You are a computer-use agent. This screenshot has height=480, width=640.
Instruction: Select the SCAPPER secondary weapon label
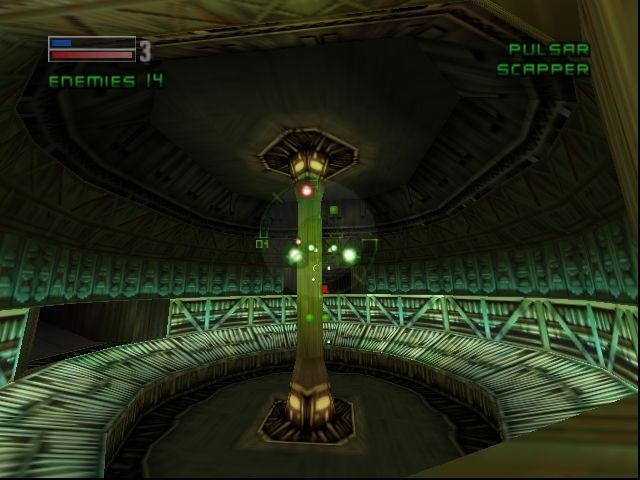coord(543,70)
